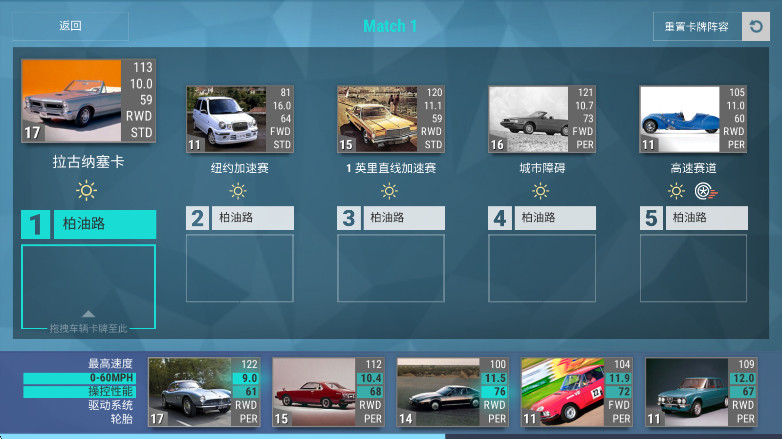Choose the 纽约加速赛 white car card

(239, 119)
